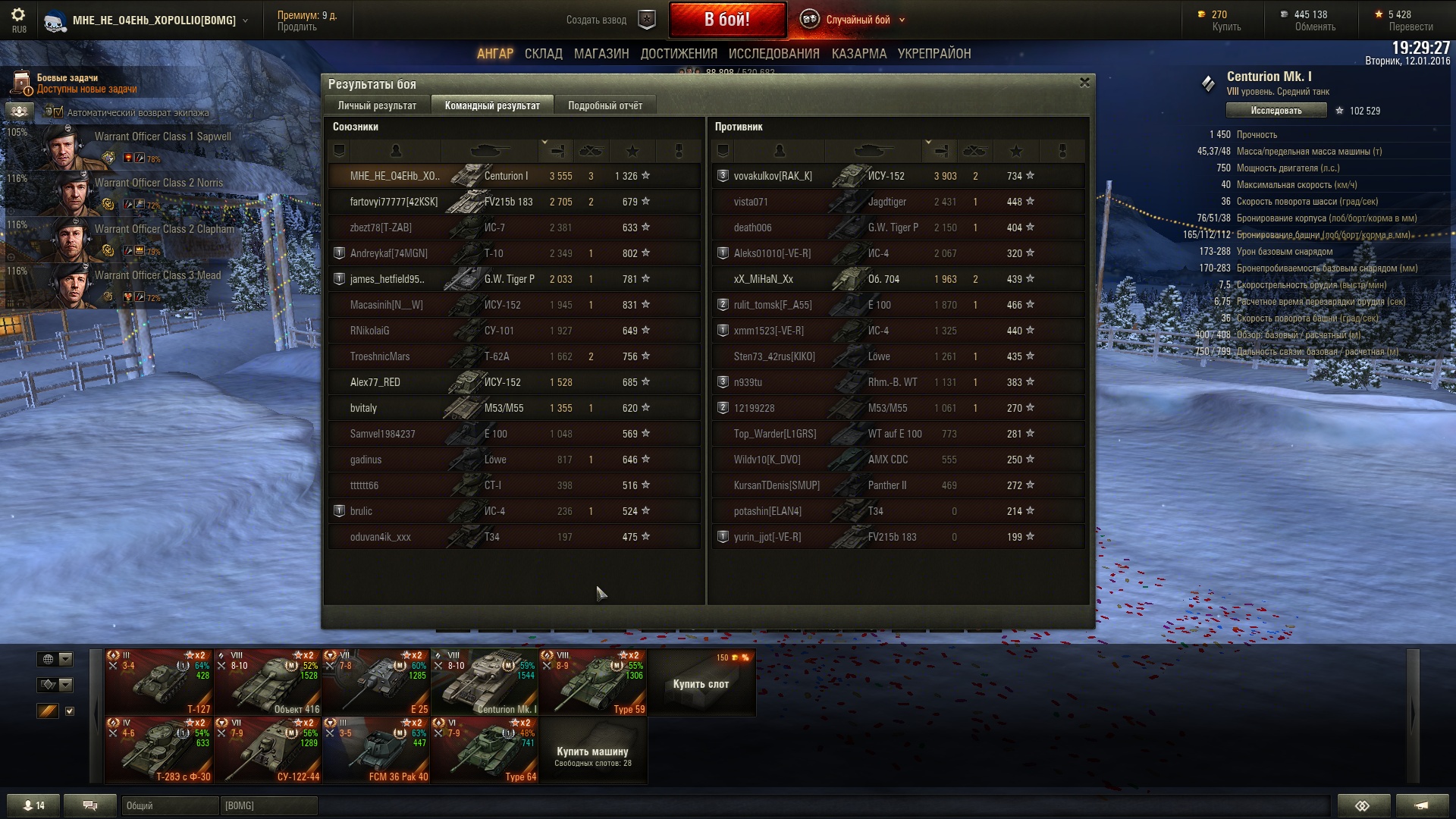Choose the FCM 36 Pak 40 tank

point(376,750)
